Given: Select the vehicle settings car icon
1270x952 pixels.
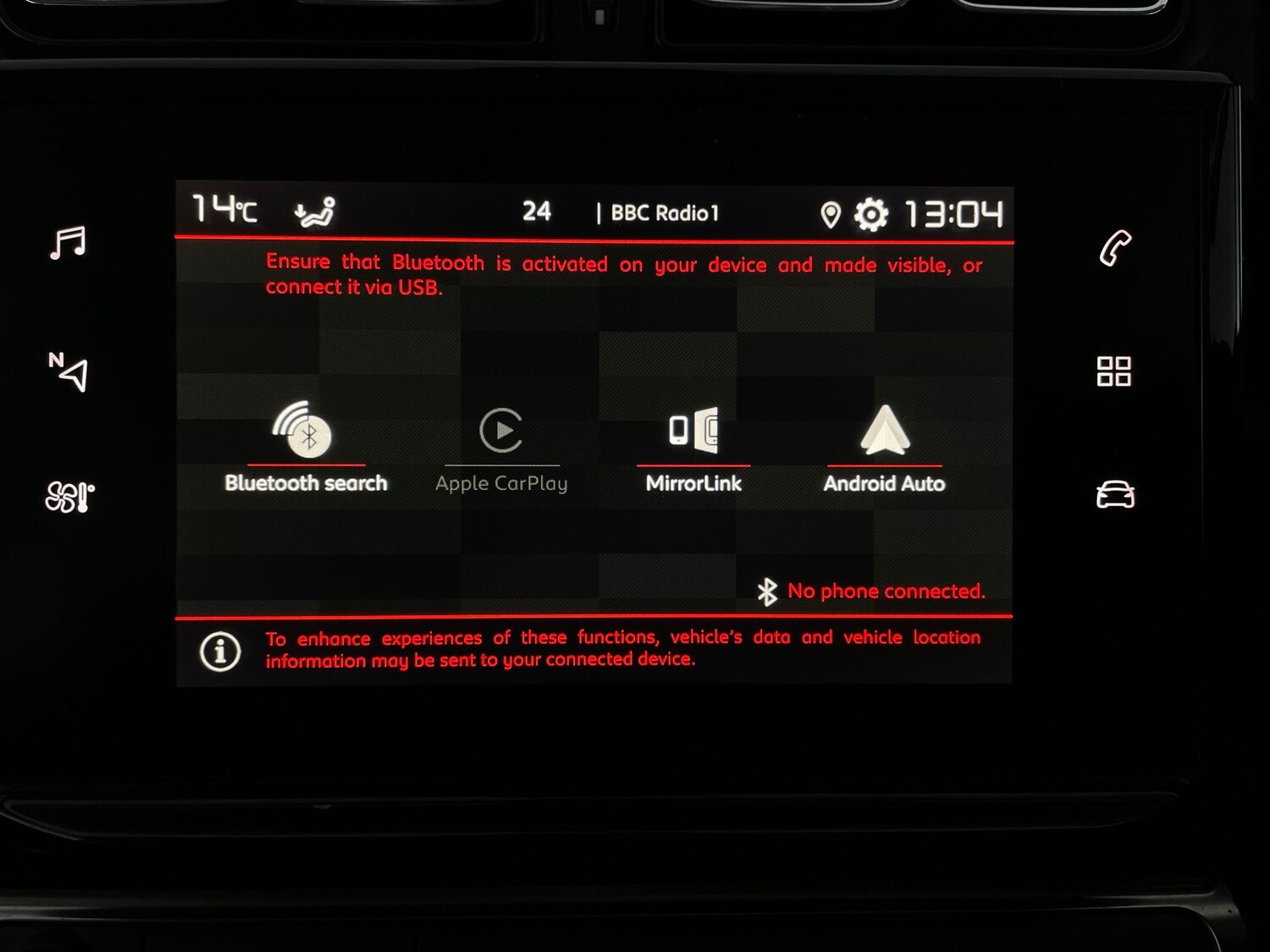Looking at the screenshot, I should coord(1116,495).
